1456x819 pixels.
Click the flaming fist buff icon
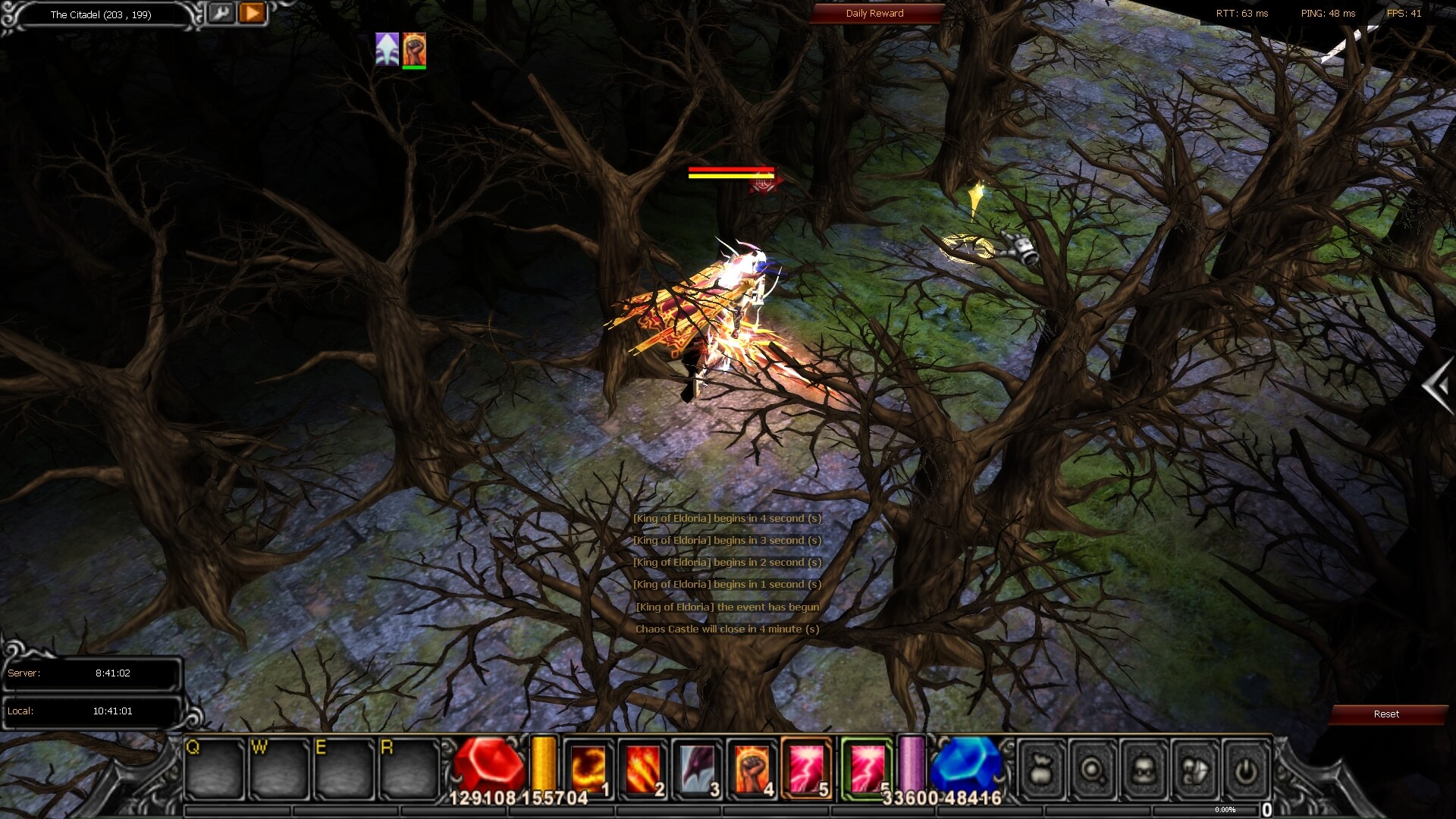tap(414, 49)
